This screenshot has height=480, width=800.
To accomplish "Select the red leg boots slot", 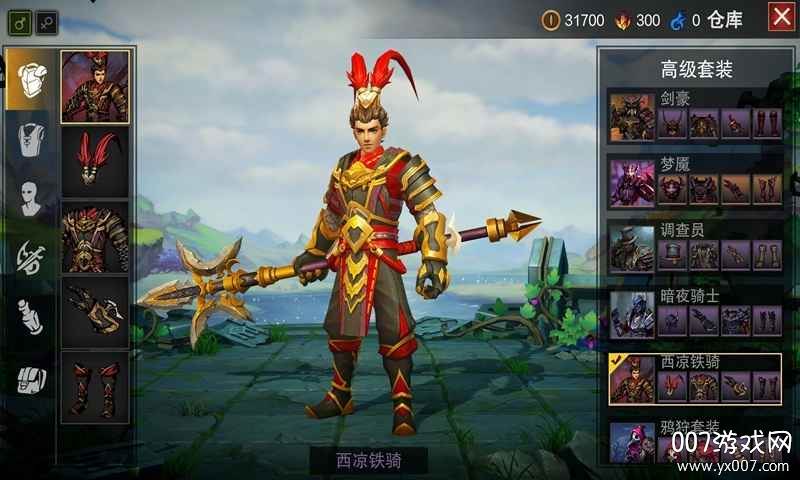I will [x=95, y=387].
